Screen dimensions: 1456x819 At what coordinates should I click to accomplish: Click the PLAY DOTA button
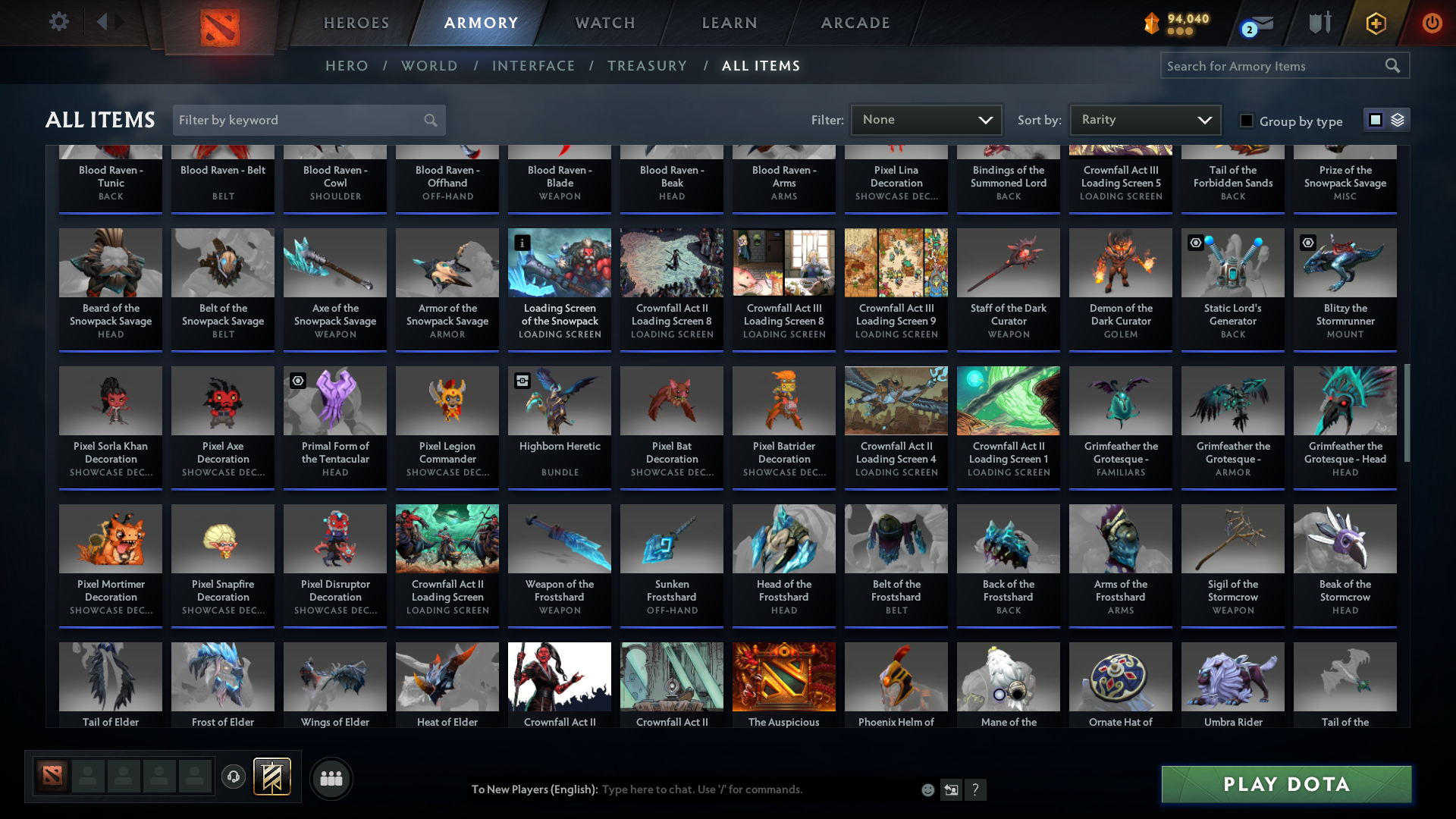tap(1285, 784)
